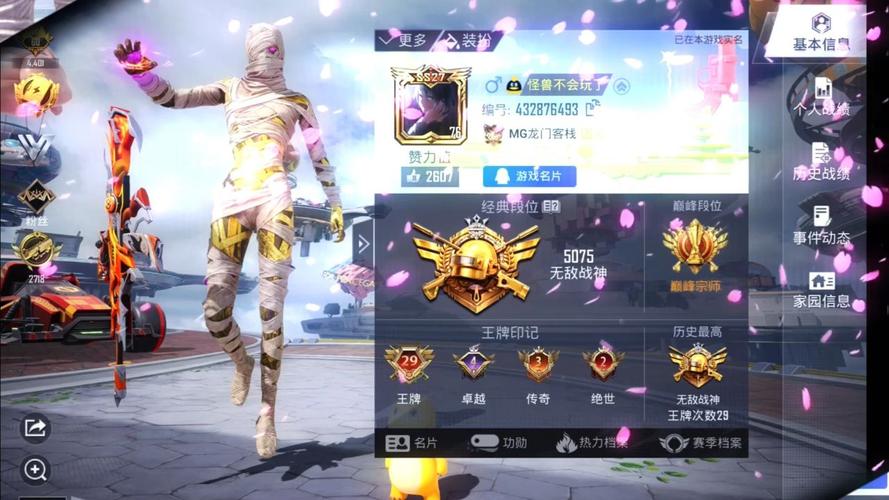Open the 家园信息 tab

coord(821,289)
